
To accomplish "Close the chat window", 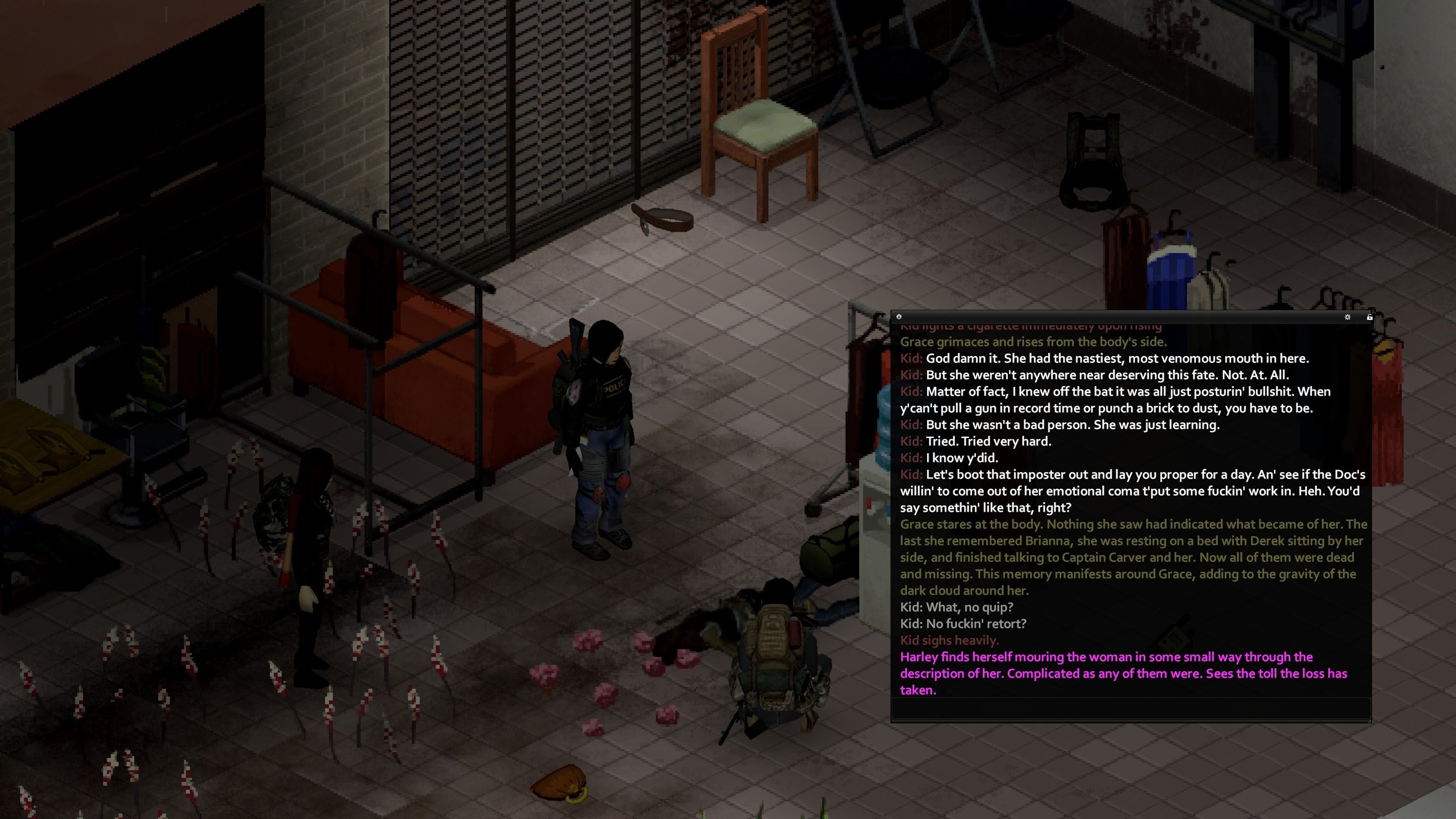I will tap(899, 317).
